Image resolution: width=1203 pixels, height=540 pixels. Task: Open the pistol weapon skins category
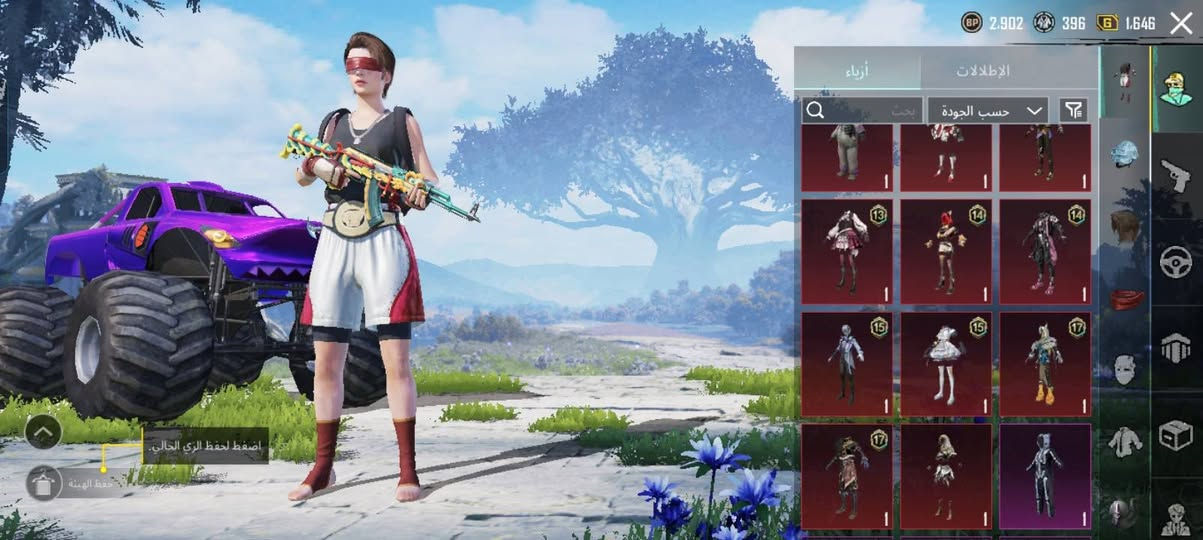[x=1176, y=175]
